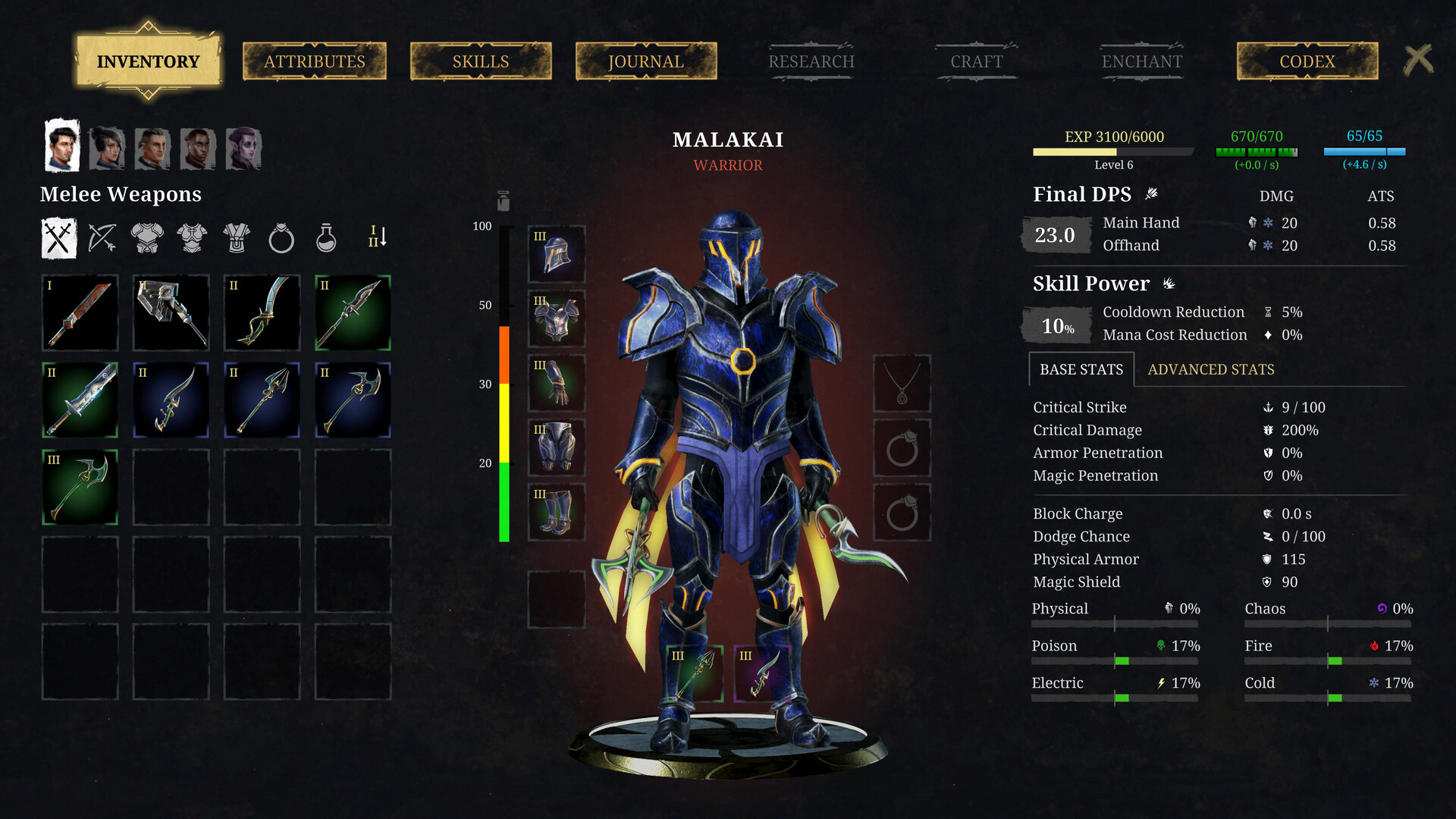The image size is (1456, 819).
Task: Filter inventory by heavy armor
Action: [x=148, y=237]
